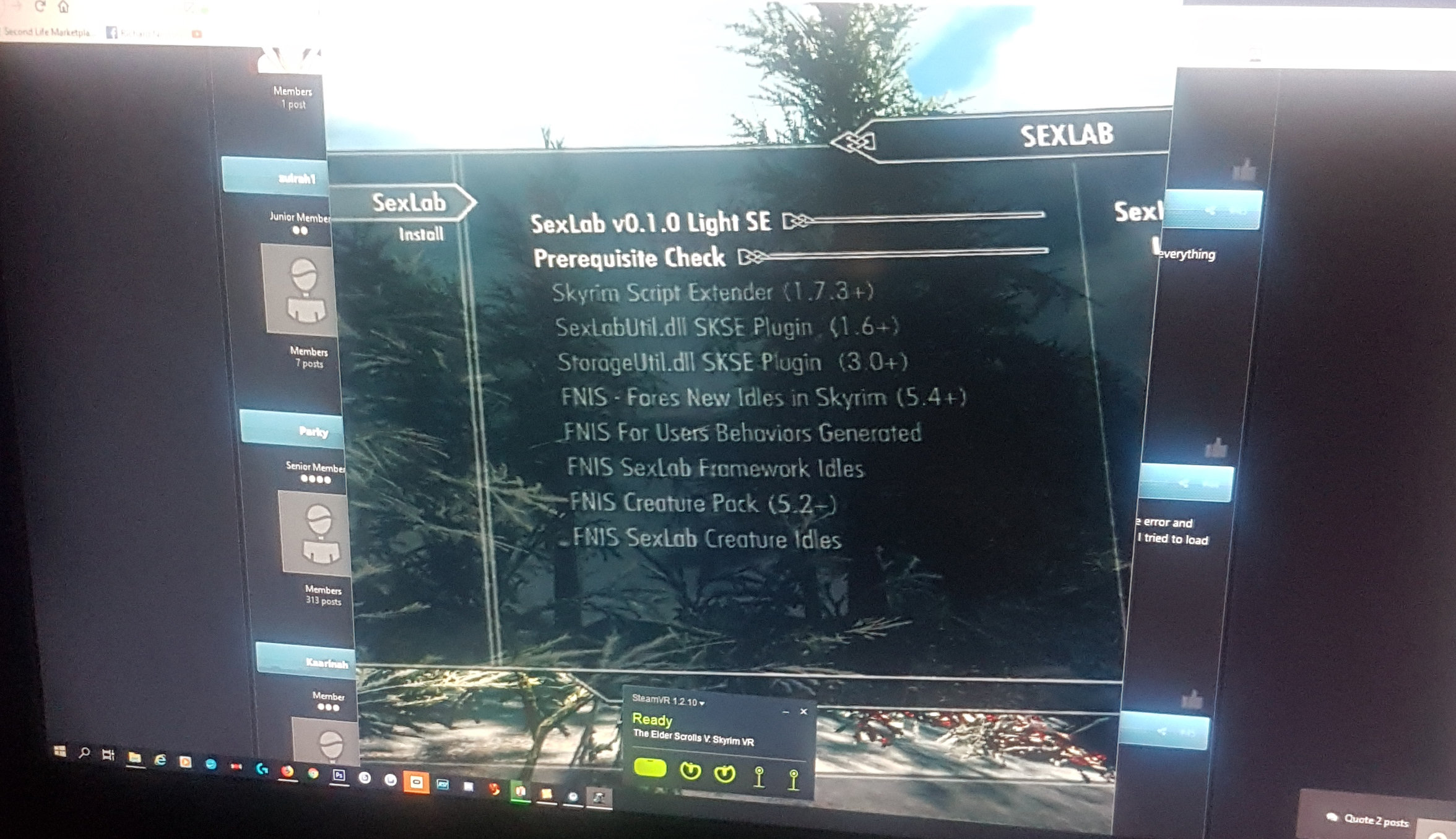Select FNIS SexLab Framework Idles row

(715, 468)
